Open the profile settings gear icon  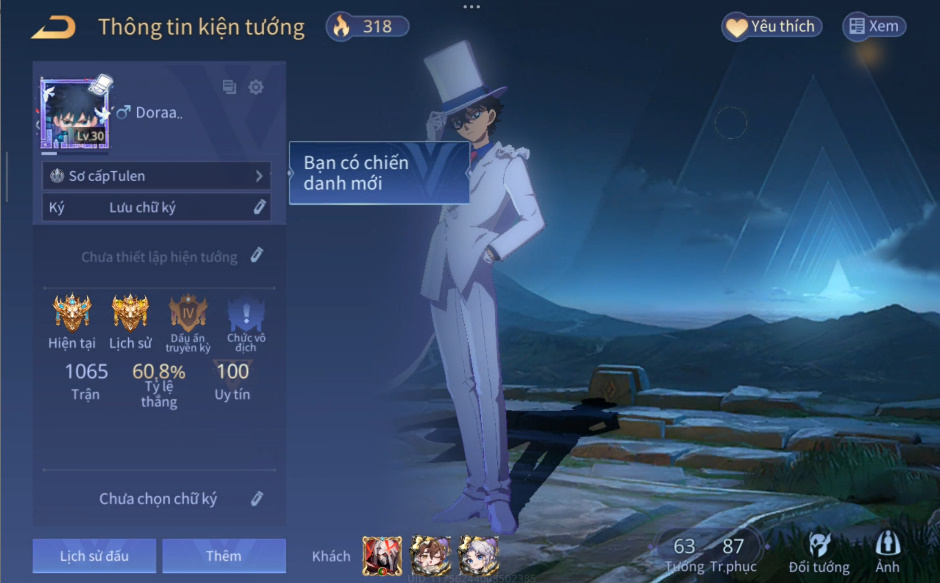[256, 87]
